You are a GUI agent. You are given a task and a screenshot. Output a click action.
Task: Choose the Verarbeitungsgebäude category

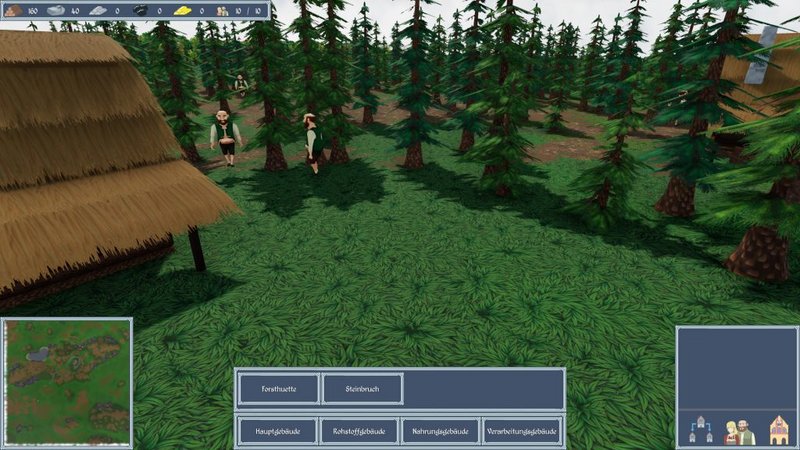pyautogui.click(x=521, y=431)
